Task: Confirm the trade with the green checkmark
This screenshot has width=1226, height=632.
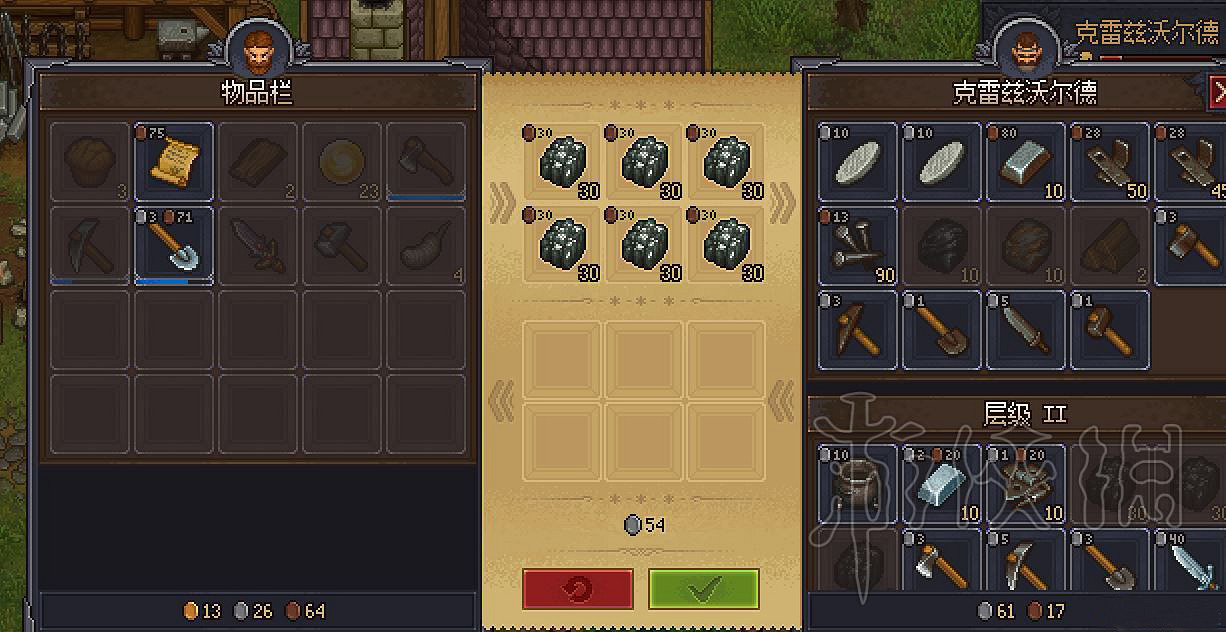Action: tap(703, 589)
